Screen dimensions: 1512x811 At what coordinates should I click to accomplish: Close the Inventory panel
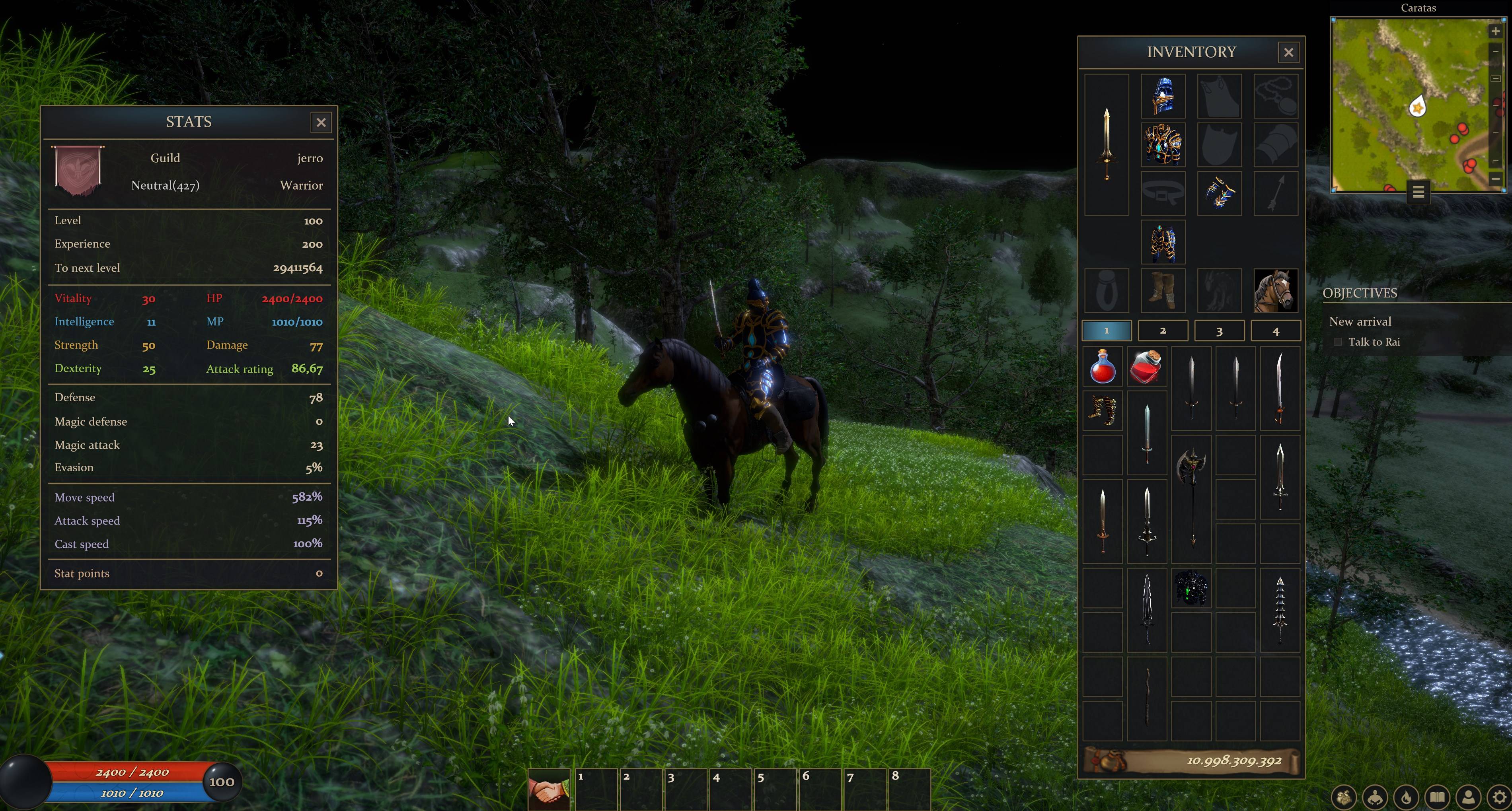(1289, 52)
